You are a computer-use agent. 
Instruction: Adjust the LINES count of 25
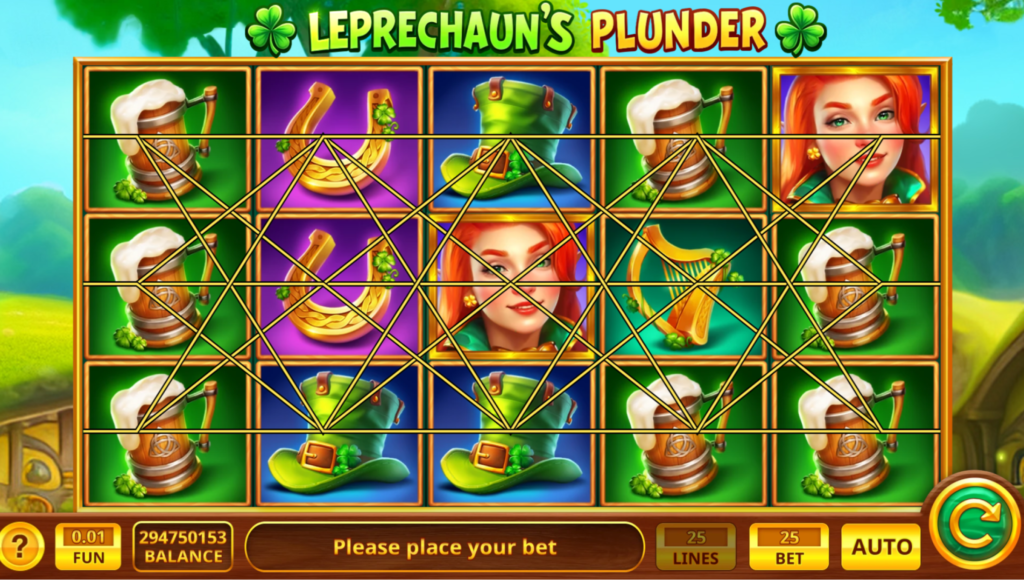pyautogui.click(x=695, y=547)
